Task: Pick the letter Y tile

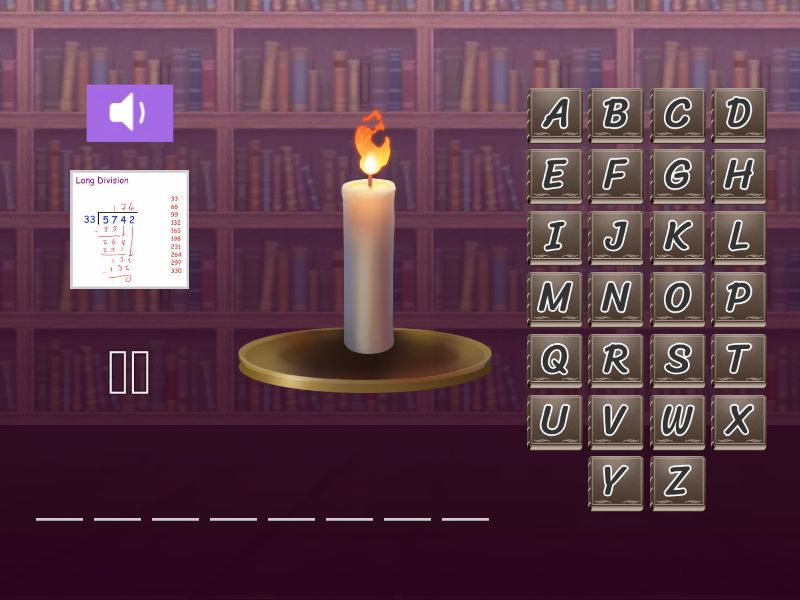Action: (616, 483)
